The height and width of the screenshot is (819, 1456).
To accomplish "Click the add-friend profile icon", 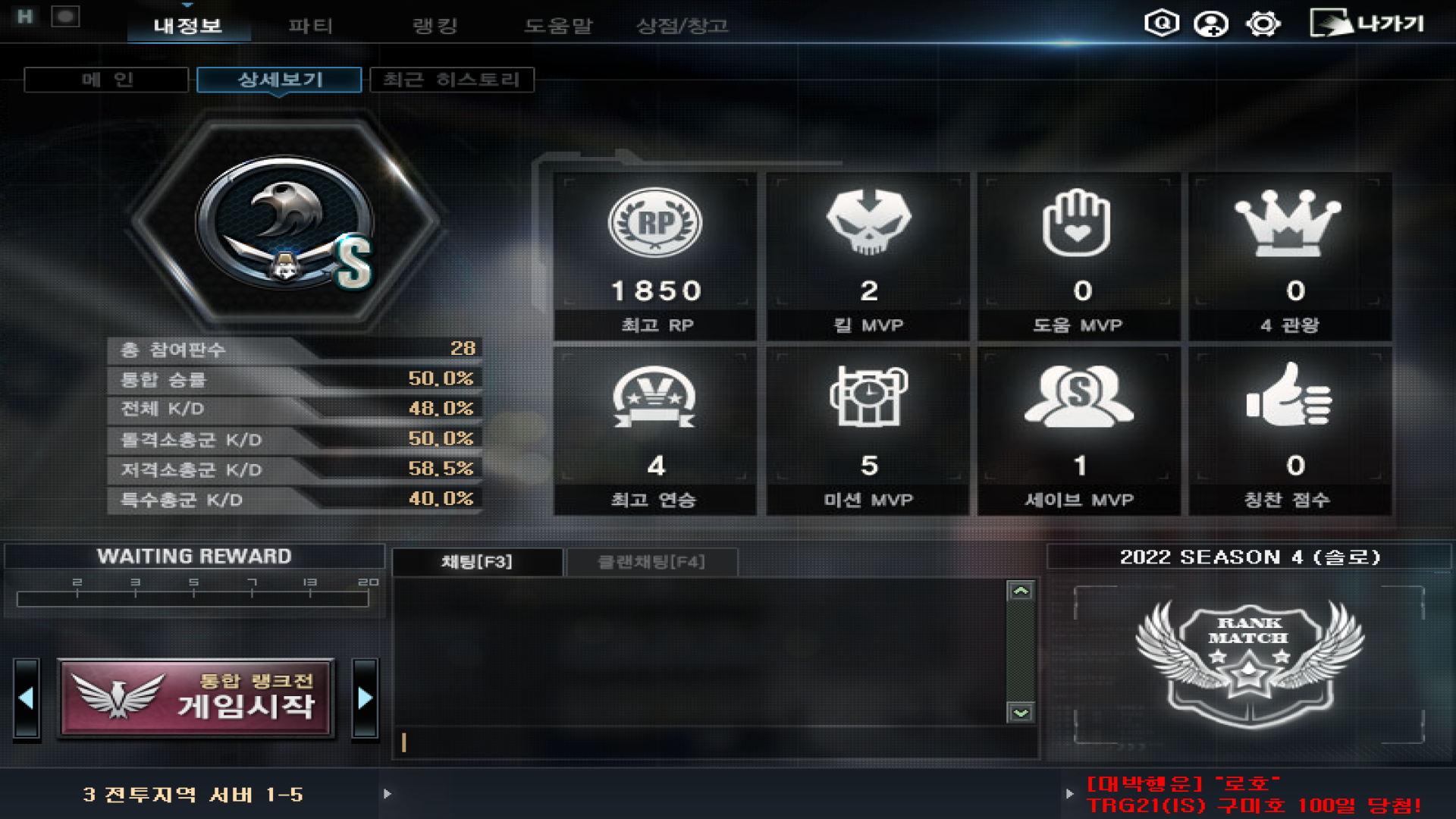I will [x=1211, y=24].
